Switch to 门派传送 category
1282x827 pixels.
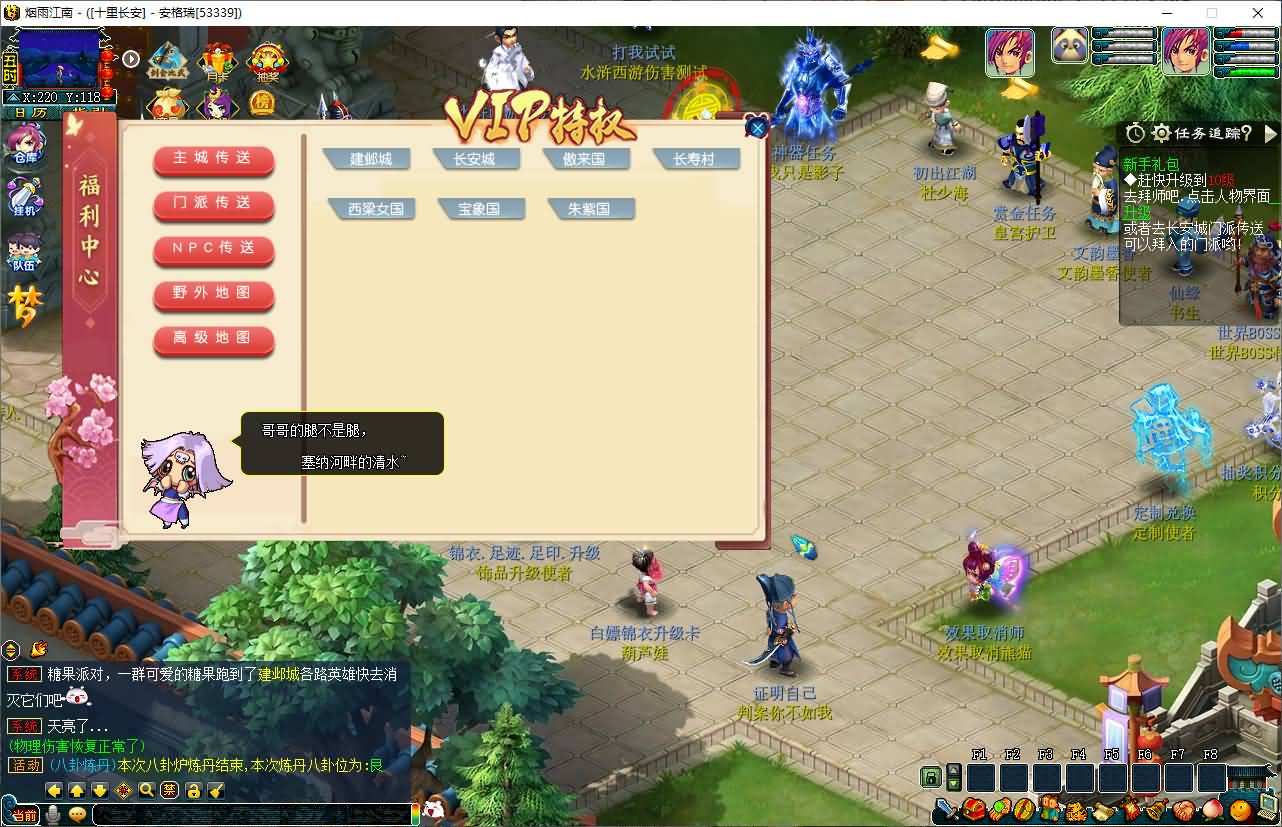[213, 204]
